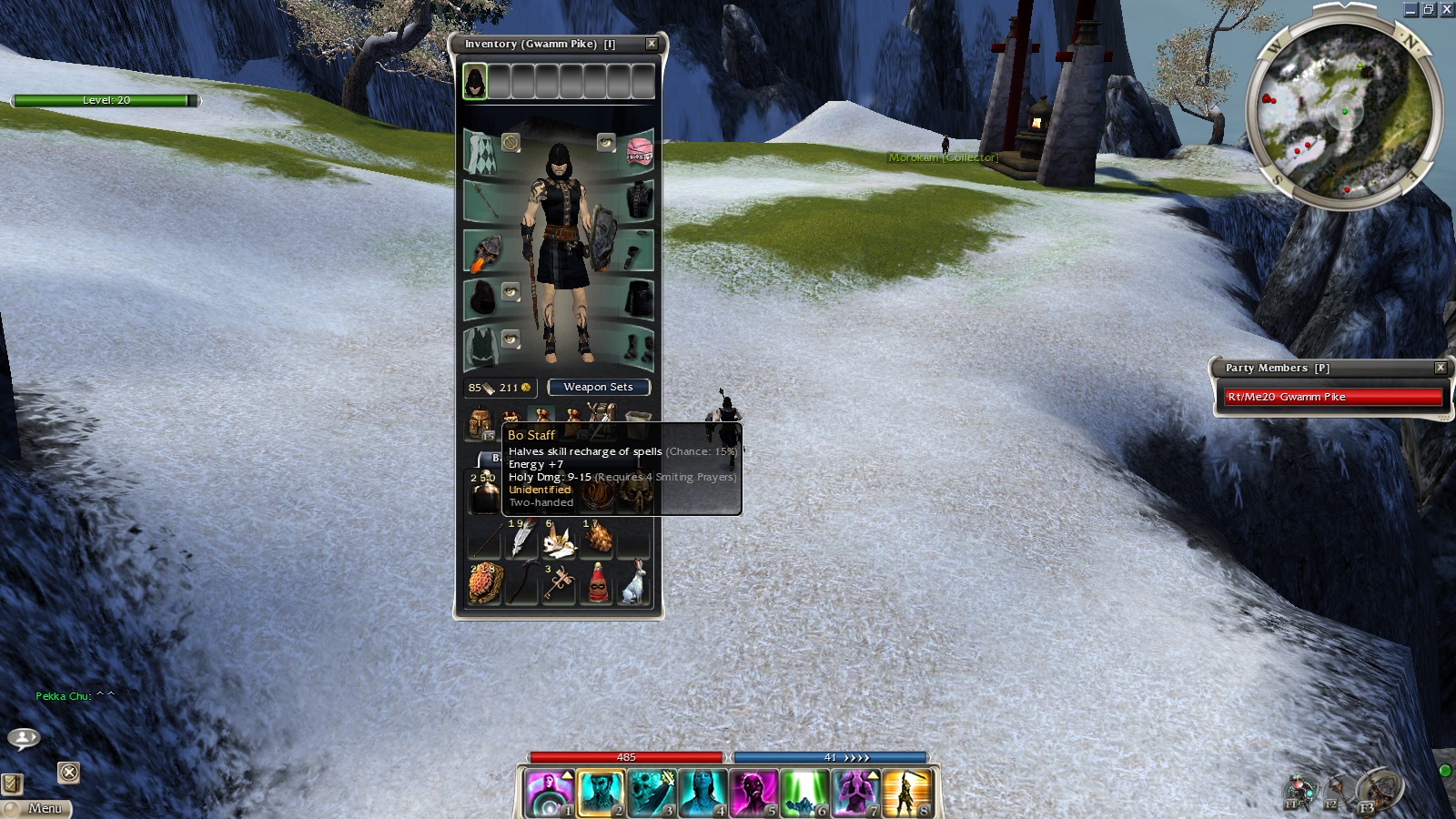Close the Inventory window
Screen dimensions: 1456x819
652,44
